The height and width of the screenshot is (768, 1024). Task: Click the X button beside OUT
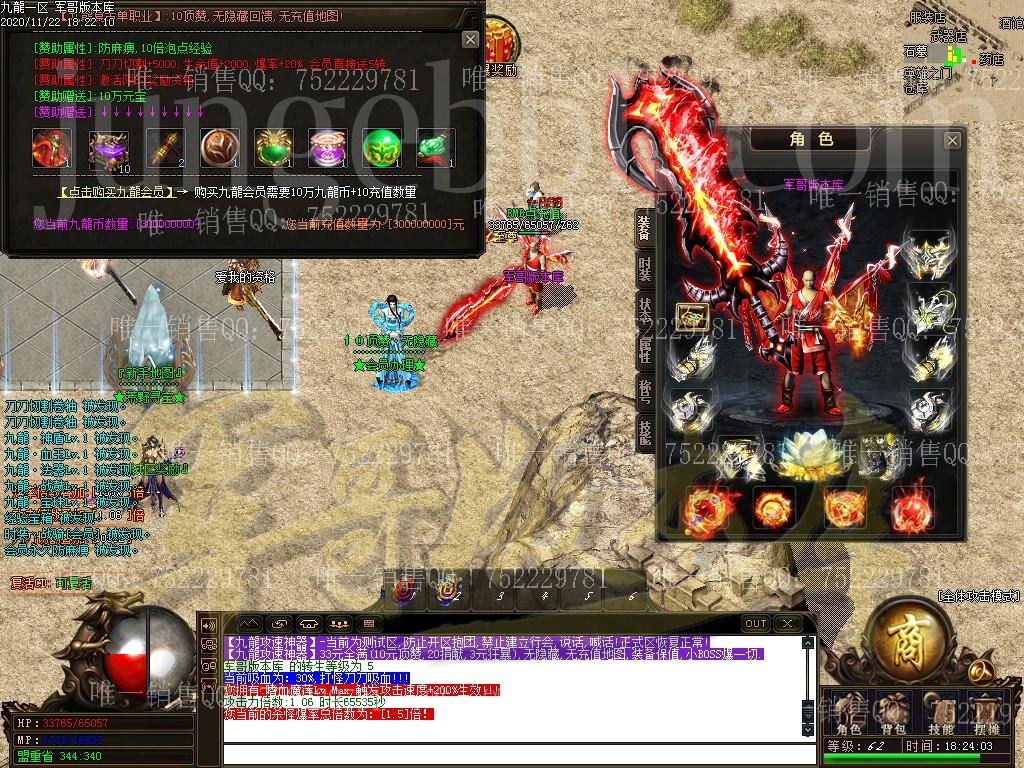(788, 623)
